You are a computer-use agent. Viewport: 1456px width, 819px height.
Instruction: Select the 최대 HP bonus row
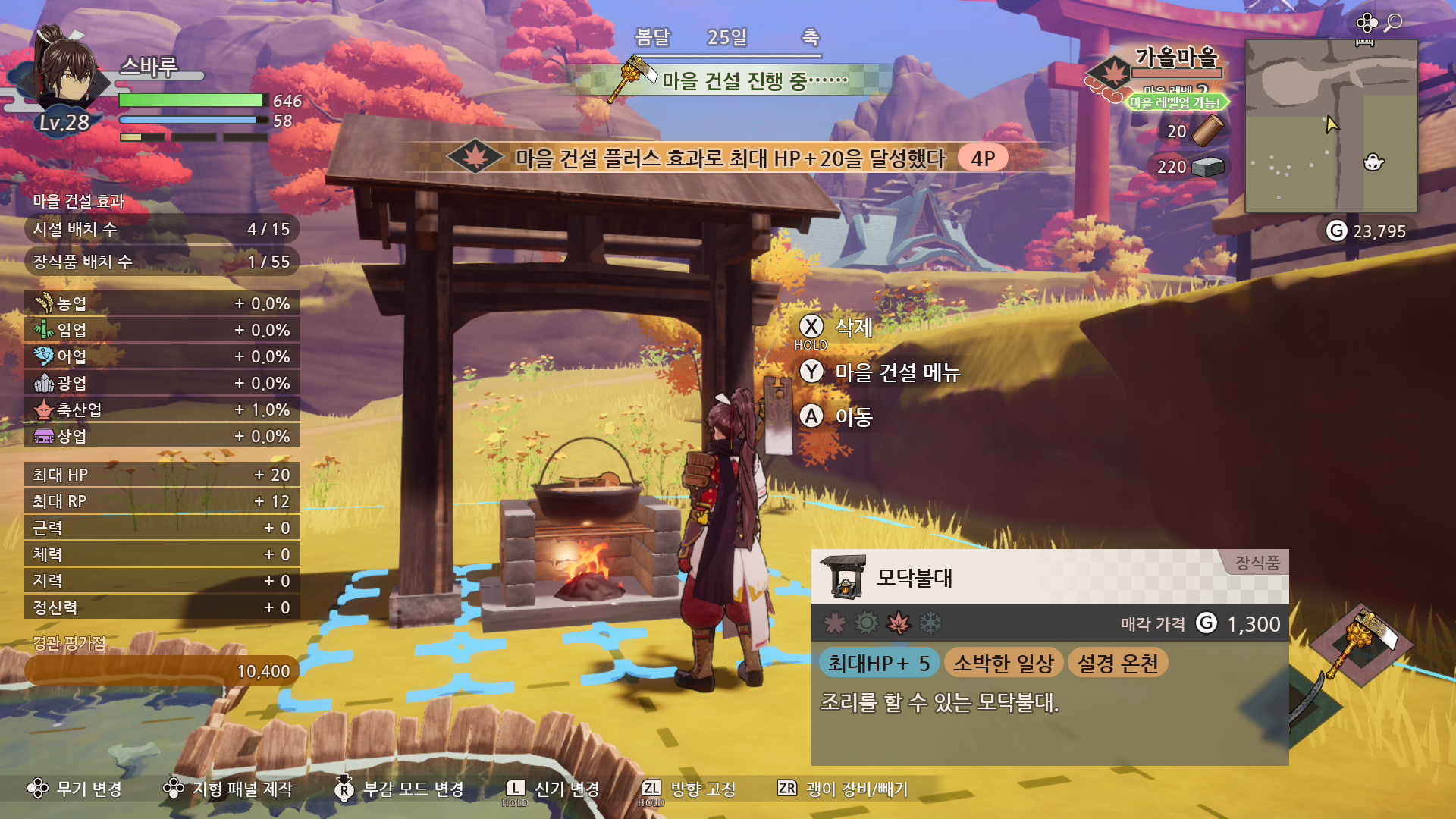tap(162, 475)
